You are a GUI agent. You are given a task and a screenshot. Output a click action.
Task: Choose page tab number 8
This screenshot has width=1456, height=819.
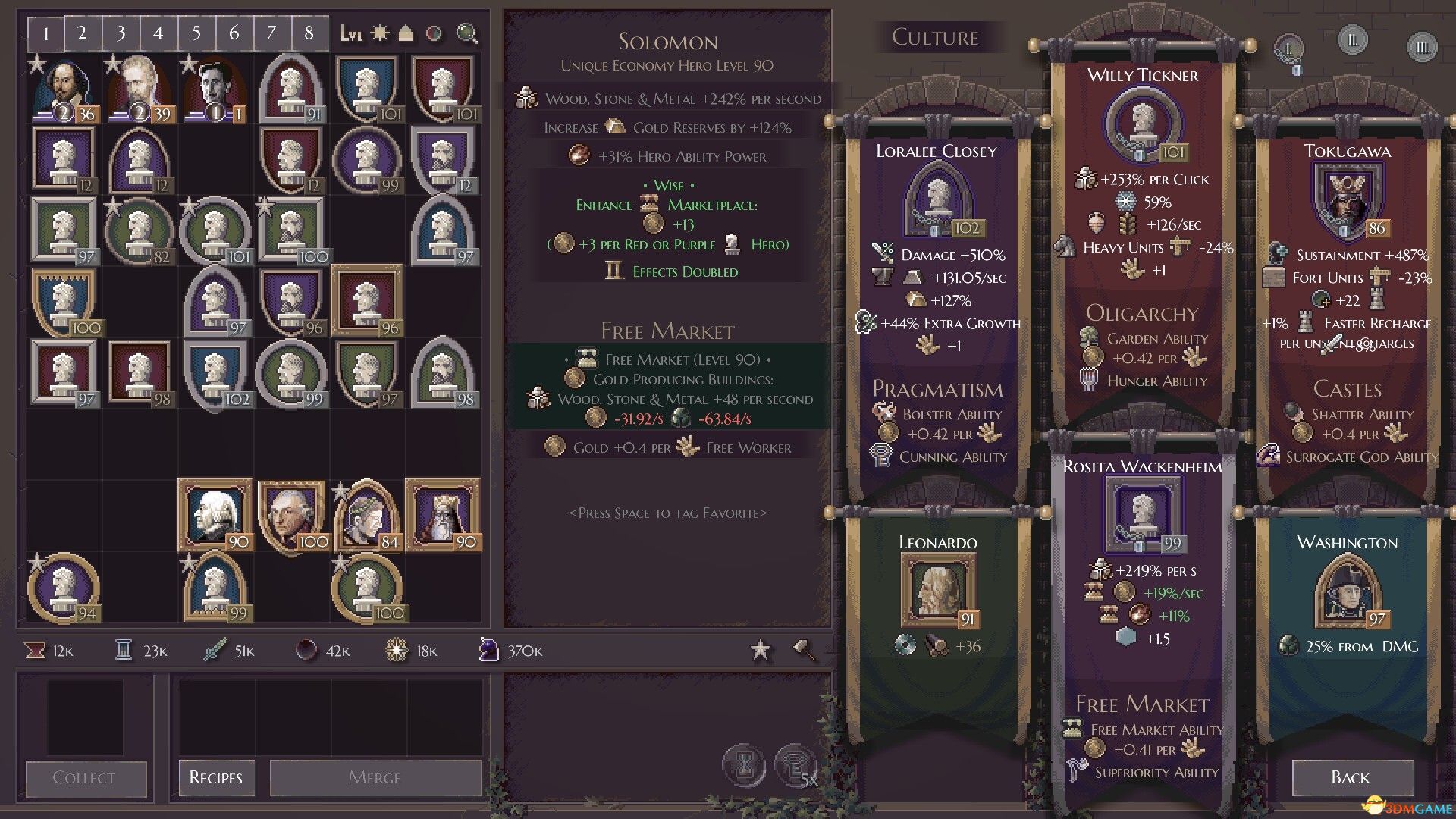pos(309,33)
